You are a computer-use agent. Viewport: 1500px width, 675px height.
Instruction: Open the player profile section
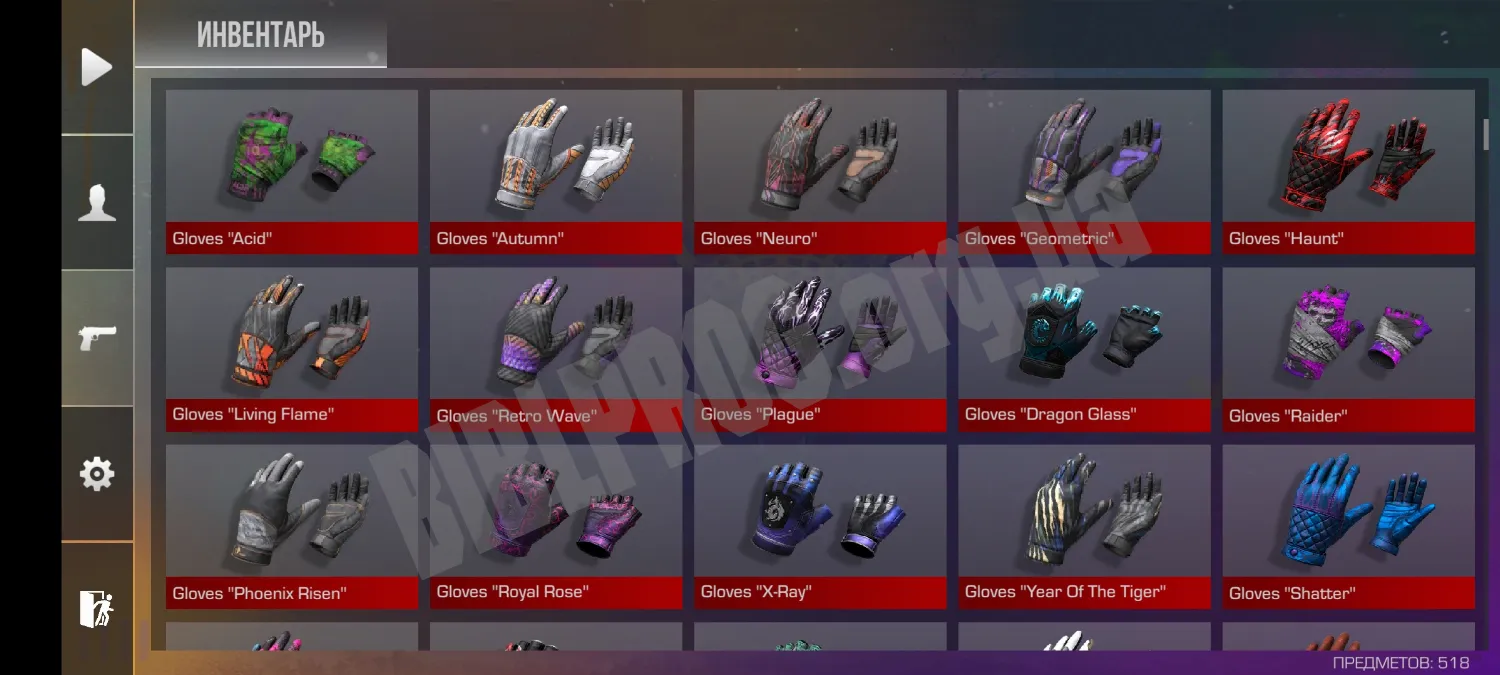pyautogui.click(x=97, y=202)
